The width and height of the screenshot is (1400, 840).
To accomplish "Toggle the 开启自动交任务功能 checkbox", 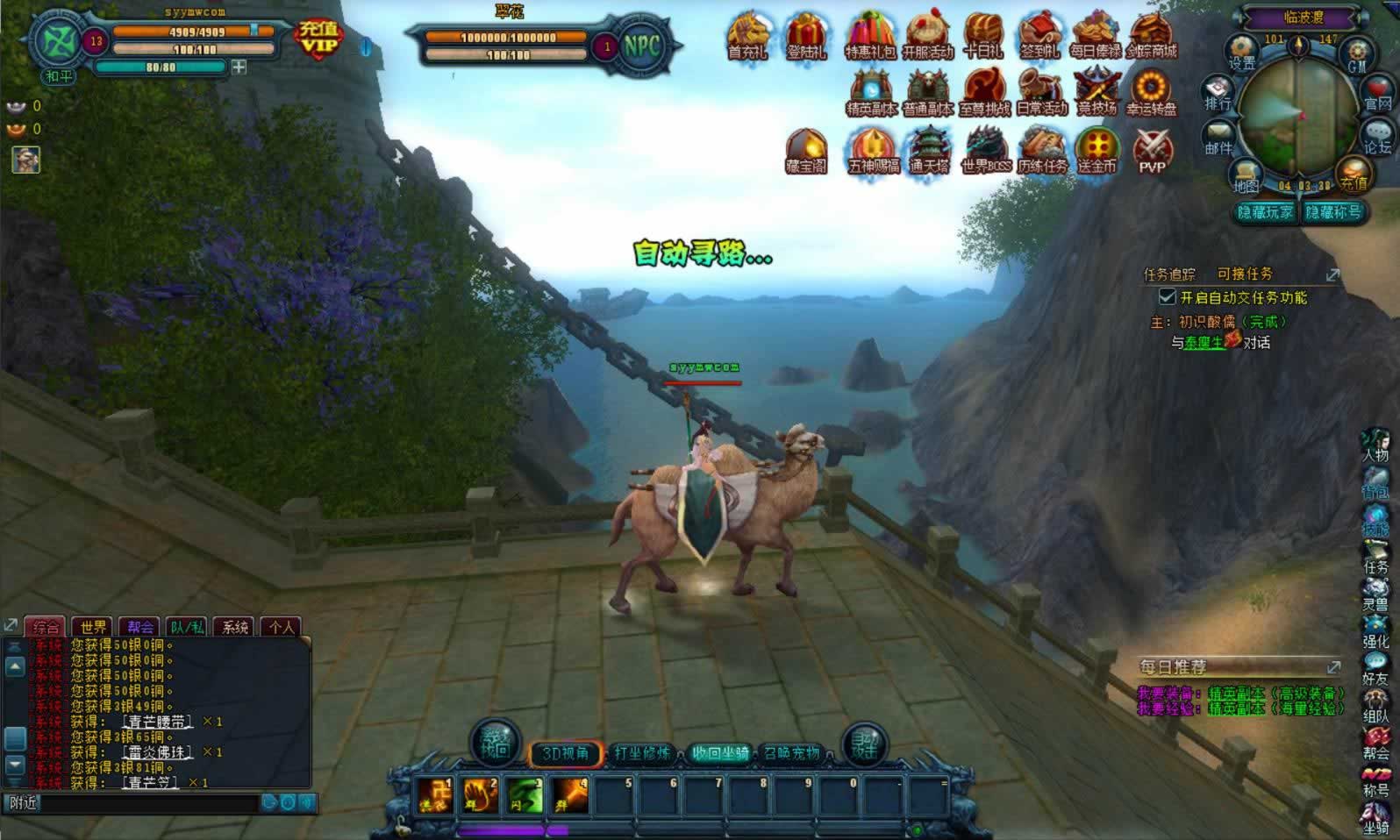I will 1168,297.
